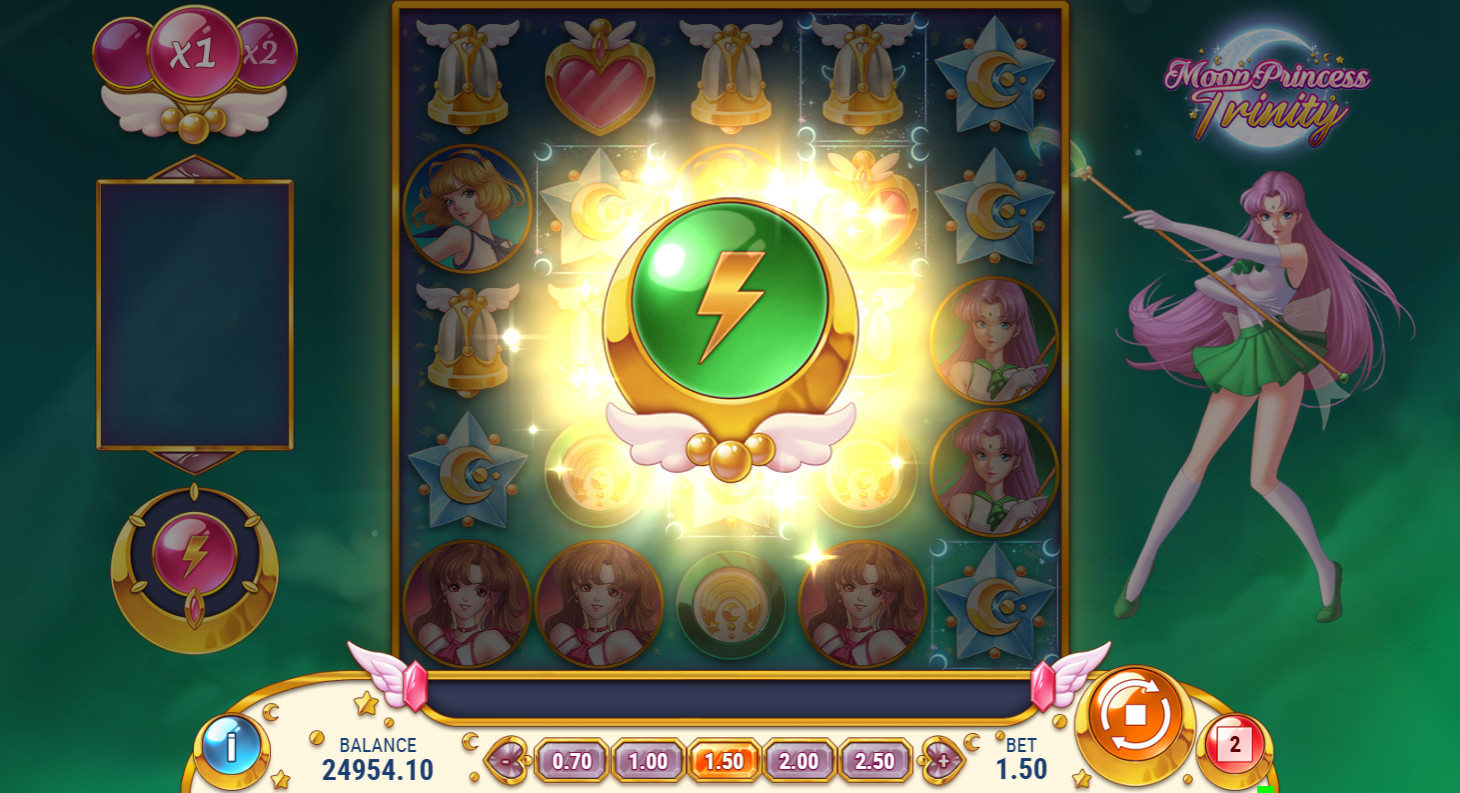Select the highlighted 1.50 bet value
This screenshot has width=1460, height=793.
tap(724, 761)
